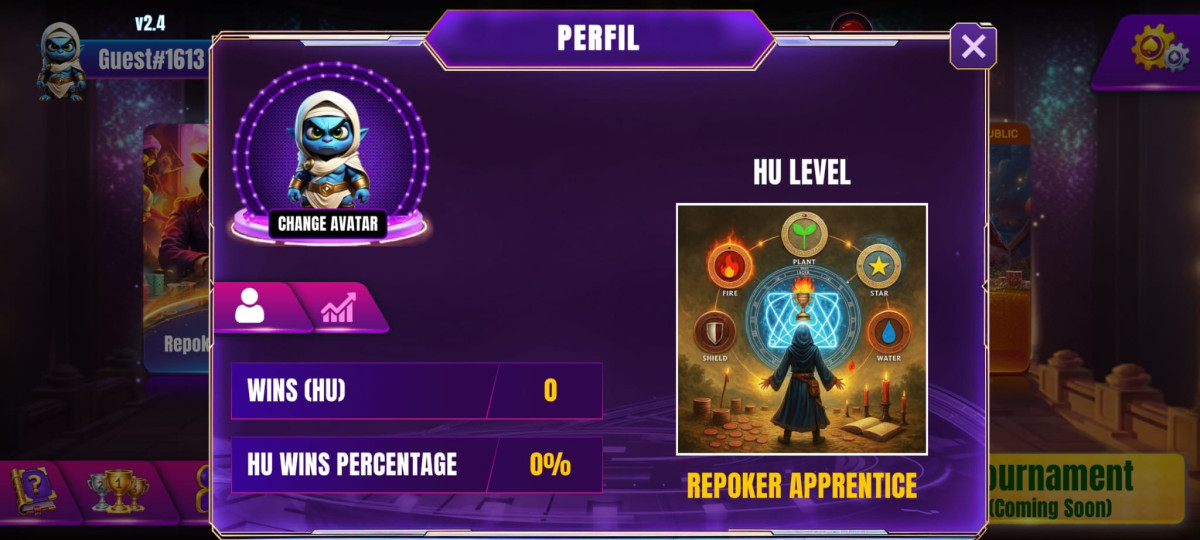
Task: Open the question mark book icon
Action: [34, 491]
